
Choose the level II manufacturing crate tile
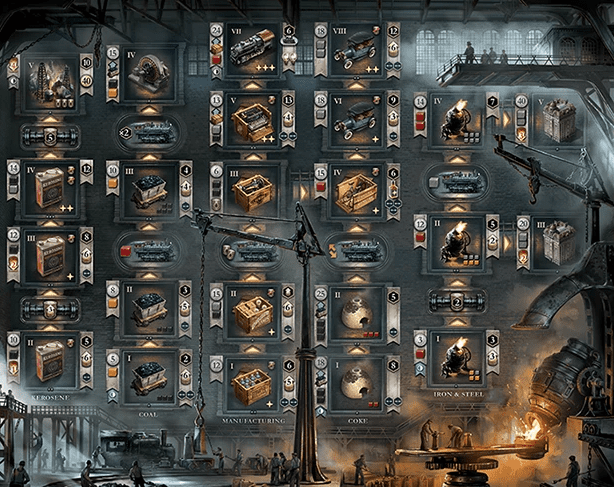pyautogui.click(x=253, y=314)
